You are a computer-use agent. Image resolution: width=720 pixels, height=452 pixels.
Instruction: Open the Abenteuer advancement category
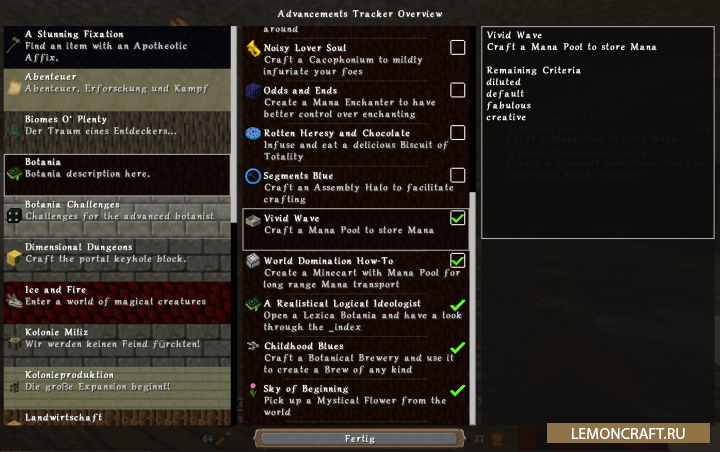coord(116,90)
